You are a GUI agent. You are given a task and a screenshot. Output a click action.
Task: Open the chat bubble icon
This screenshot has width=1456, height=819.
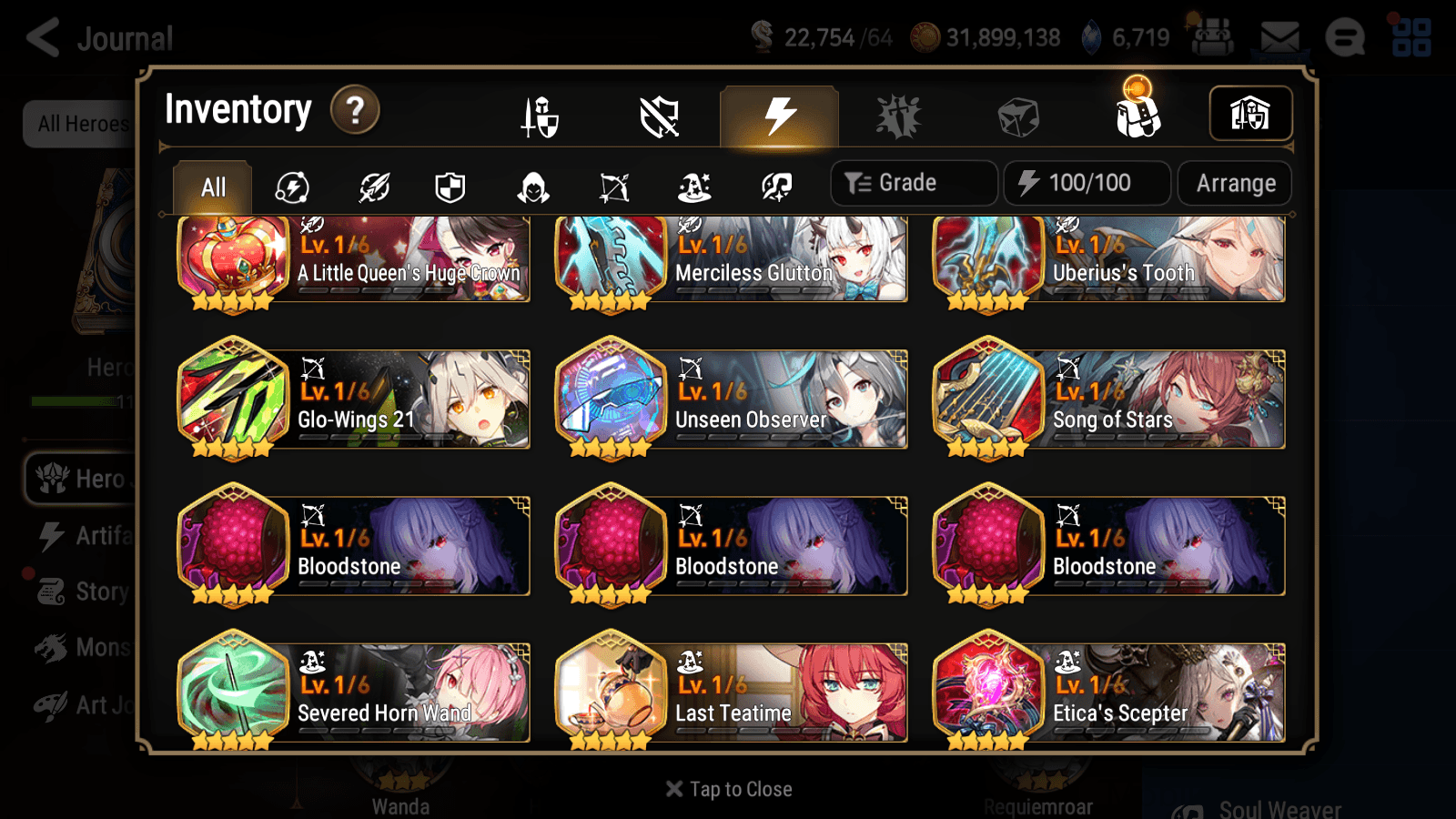coord(1345,38)
